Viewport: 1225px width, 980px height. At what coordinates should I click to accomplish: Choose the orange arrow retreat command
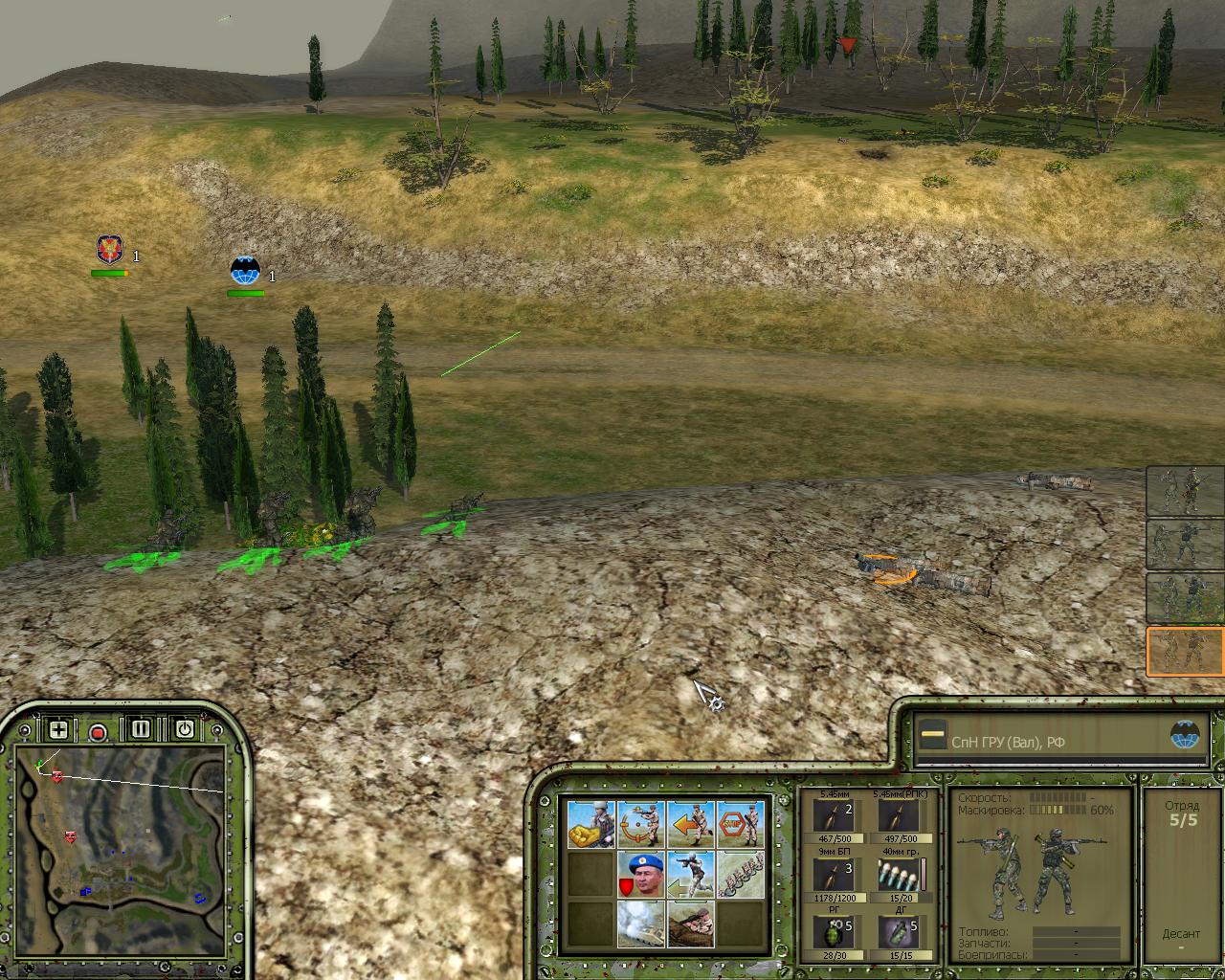click(691, 824)
